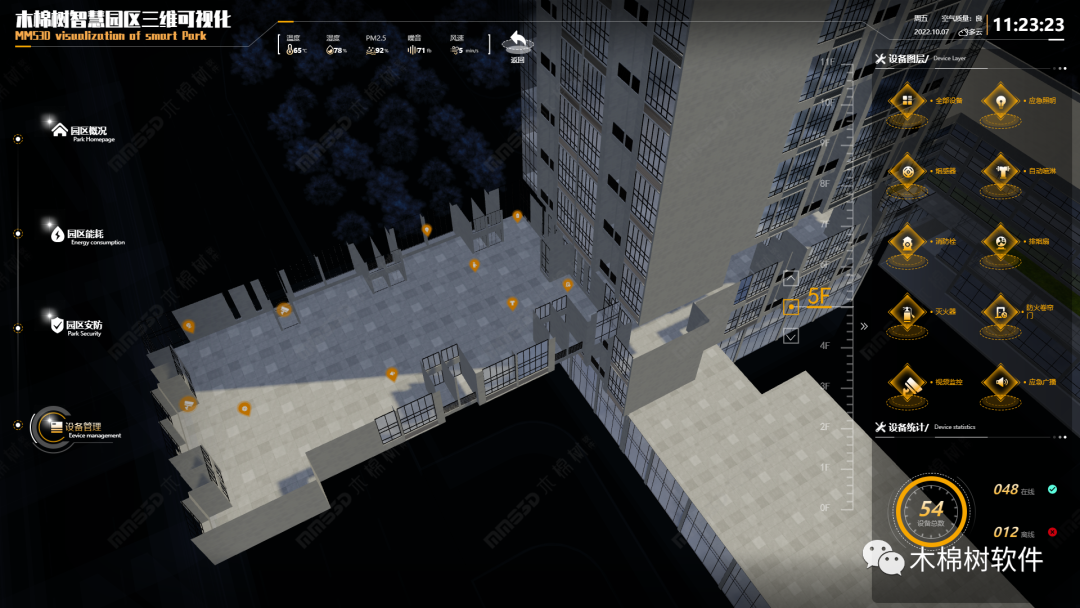Go down one floor with the down arrow
Image resolution: width=1080 pixels, height=608 pixels.
(x=791, y=336)
